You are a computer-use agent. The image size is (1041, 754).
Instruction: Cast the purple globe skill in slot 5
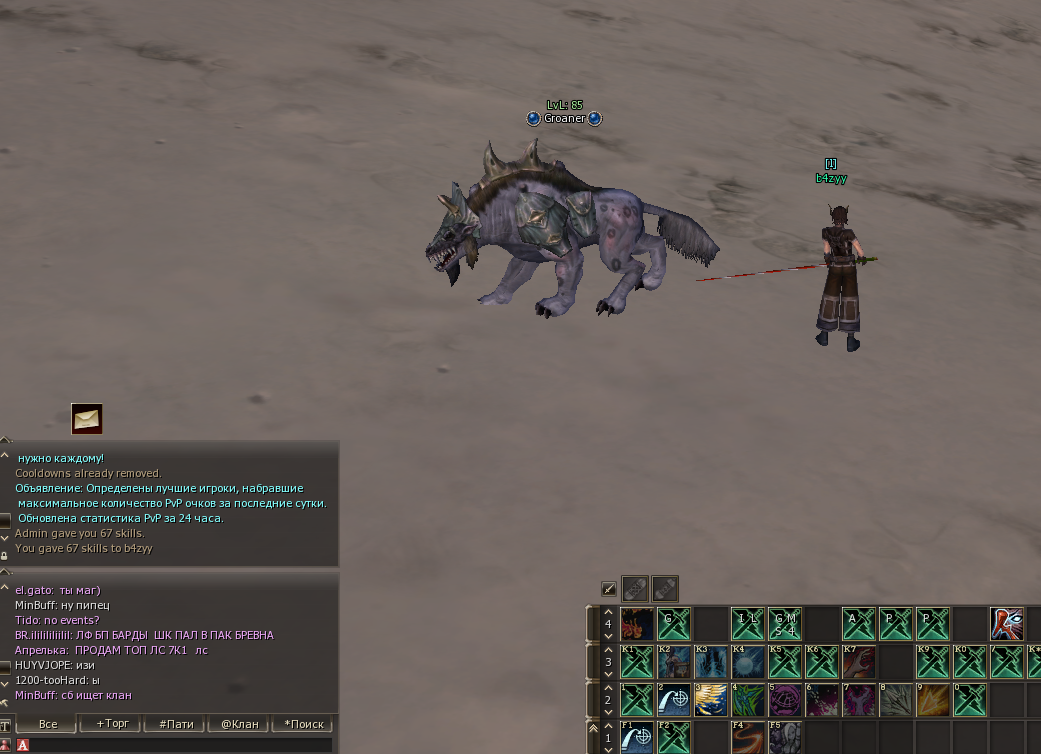(785, 699)
